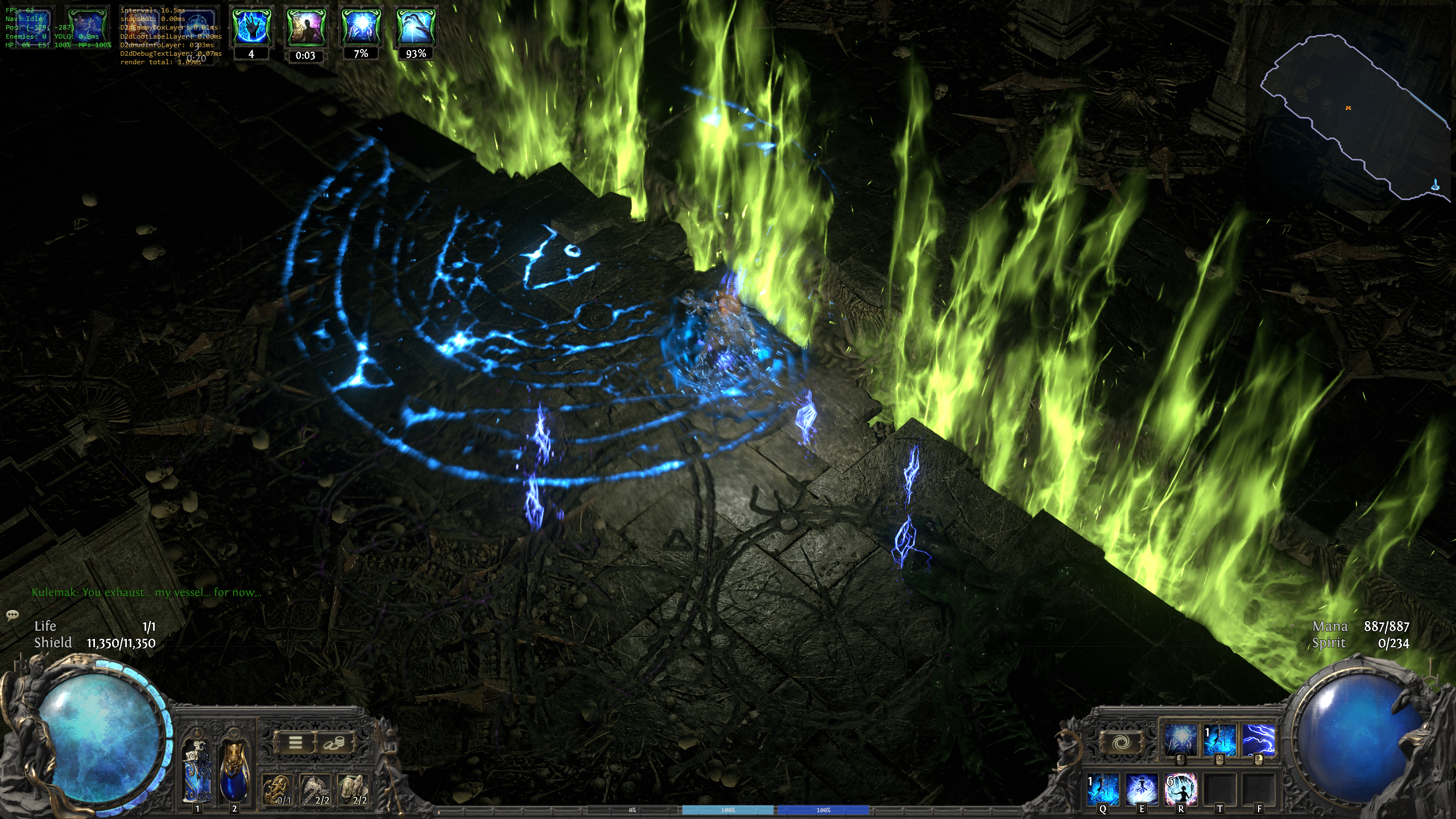Select the axe charm slot showing 2/2
The height and width of the screenshot is (819, 1456).
coord(315,790)
